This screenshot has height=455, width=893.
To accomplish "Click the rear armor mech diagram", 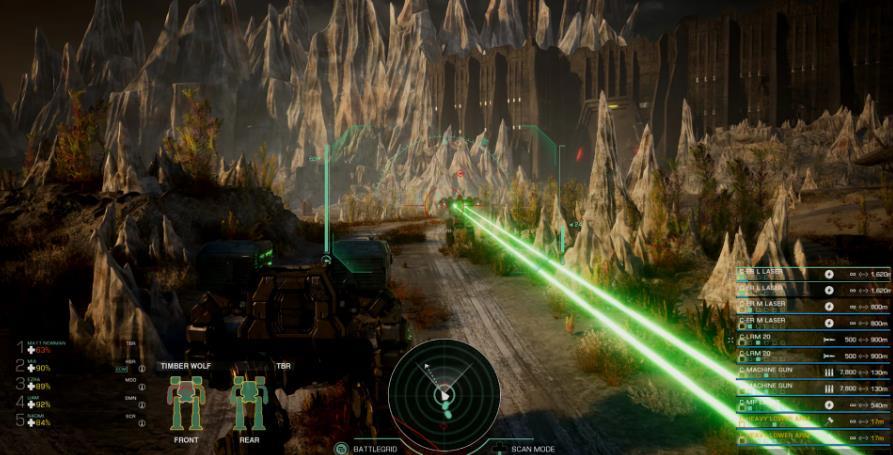I will click(x=248, y=402).
